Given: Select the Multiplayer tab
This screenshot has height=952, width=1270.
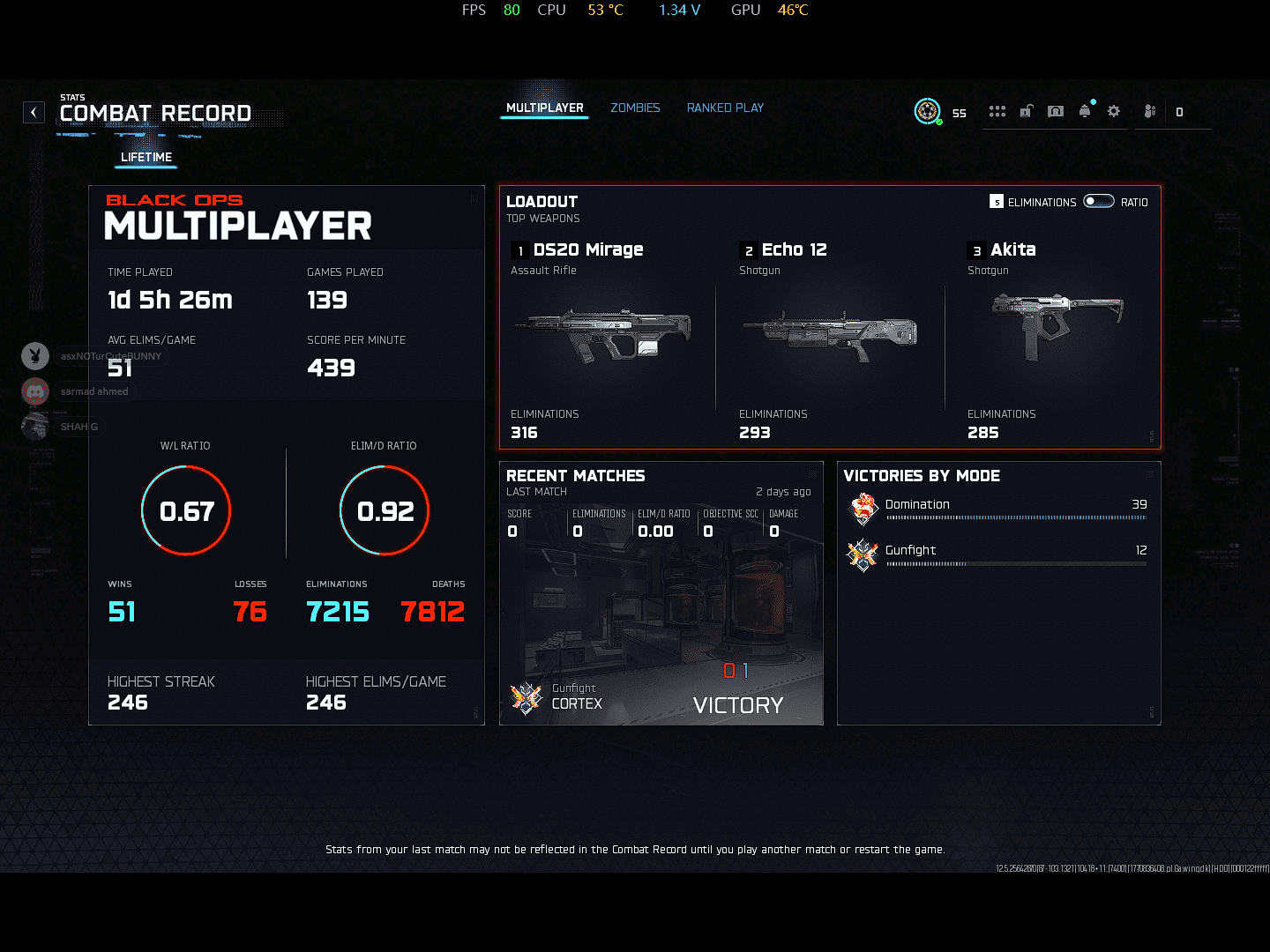Looking at the screenshot, I should tap(544, 108).
